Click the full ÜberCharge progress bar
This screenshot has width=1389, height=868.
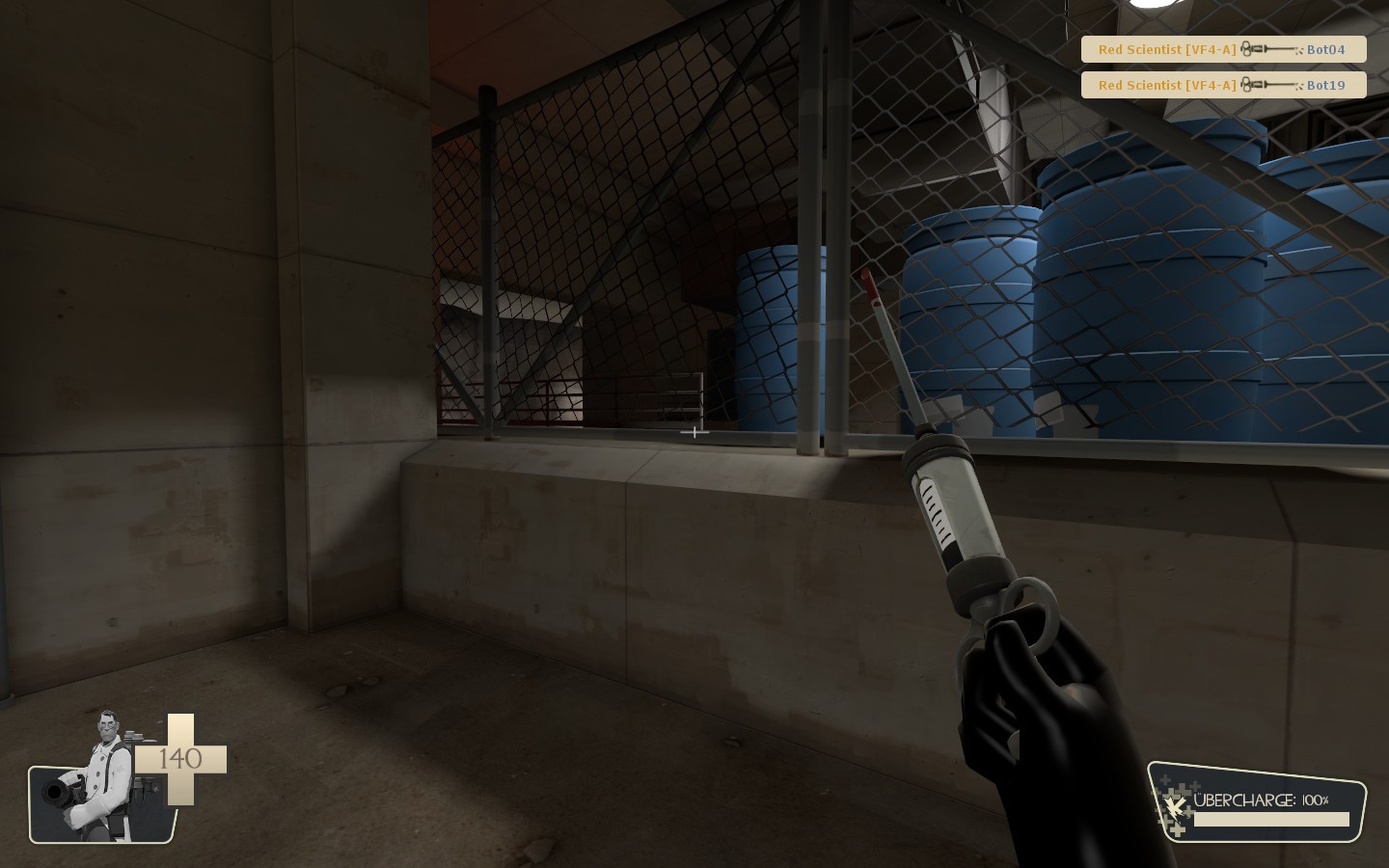point(1270,819)
